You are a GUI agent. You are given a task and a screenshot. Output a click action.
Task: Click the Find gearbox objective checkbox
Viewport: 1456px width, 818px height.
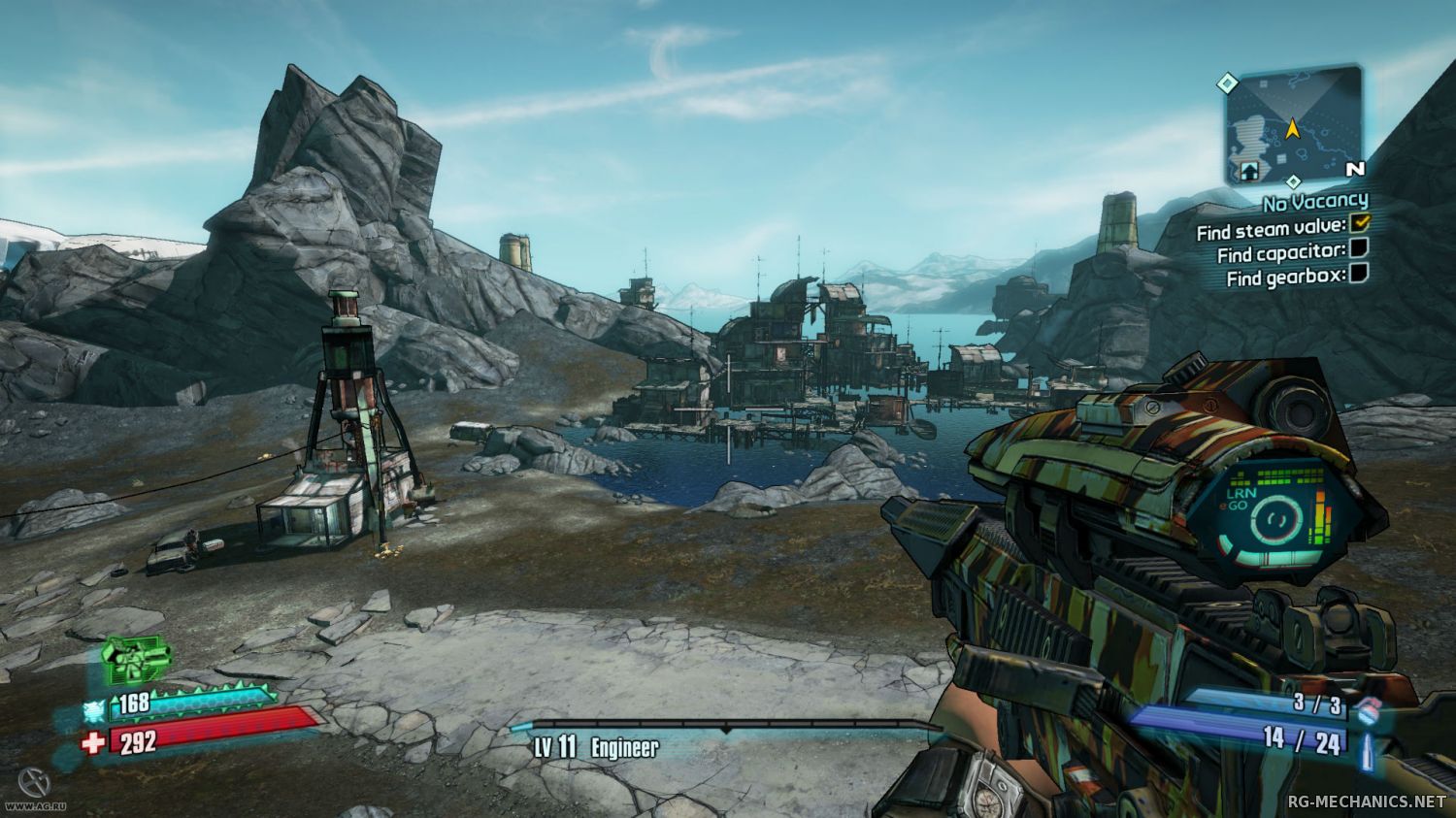coord(1360,273)
